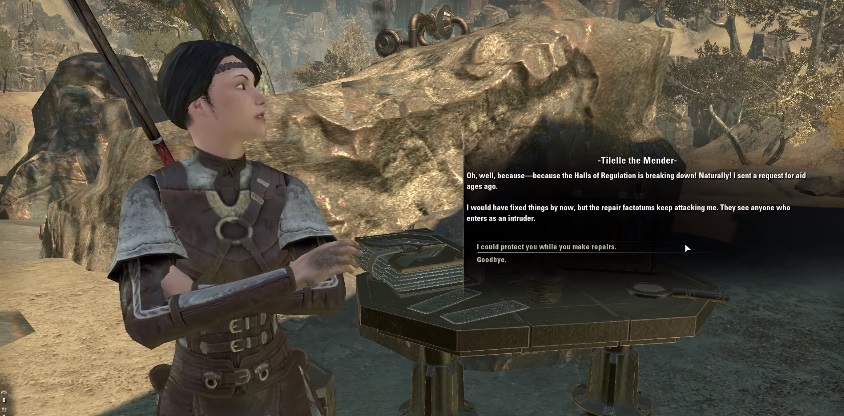Choose "I could protect you while you make repairs."

tap(546, 246)
